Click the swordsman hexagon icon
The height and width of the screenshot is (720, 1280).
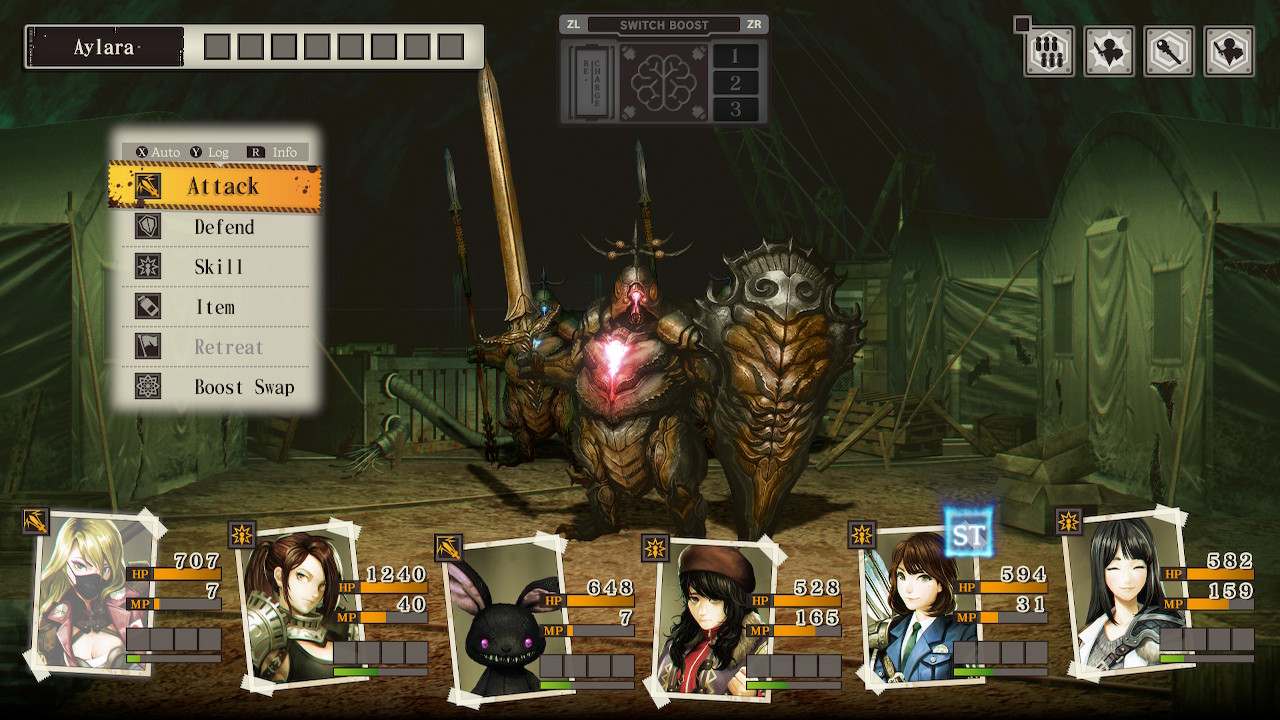1229,52
